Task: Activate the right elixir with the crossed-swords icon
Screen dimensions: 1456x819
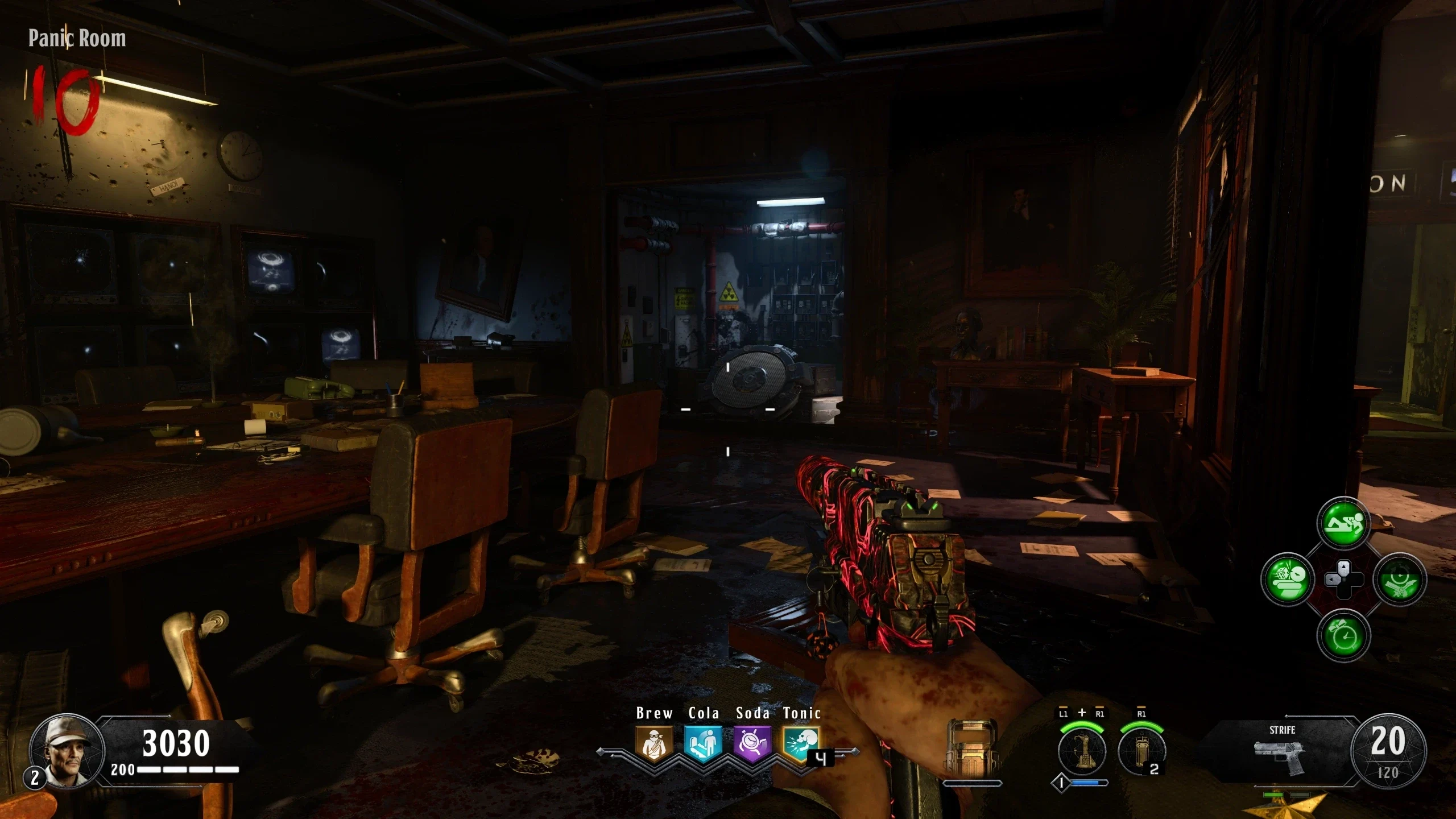Action: 1399,579
